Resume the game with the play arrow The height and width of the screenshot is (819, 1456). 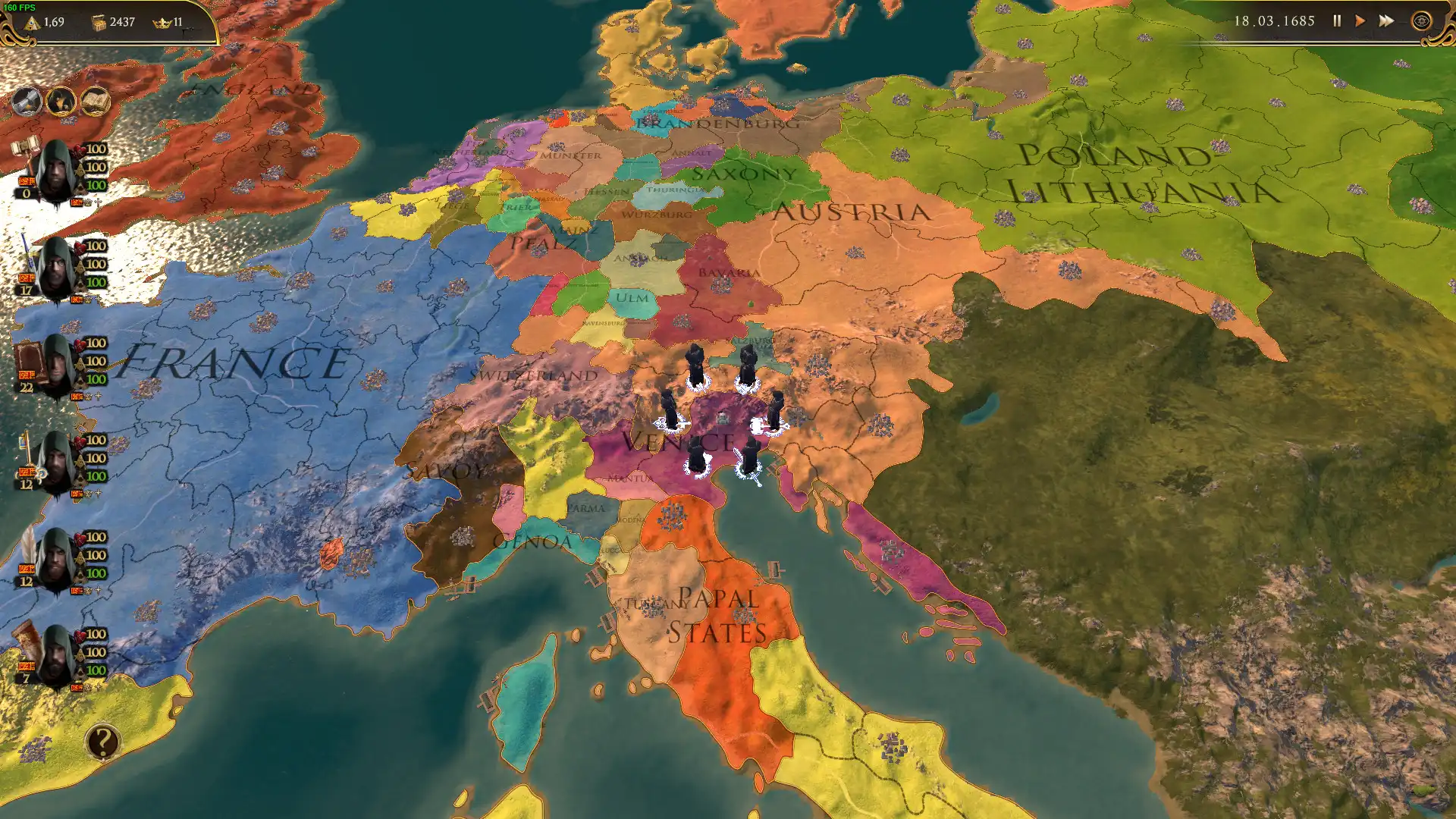pyautogui.click(x=1360, y=20)
